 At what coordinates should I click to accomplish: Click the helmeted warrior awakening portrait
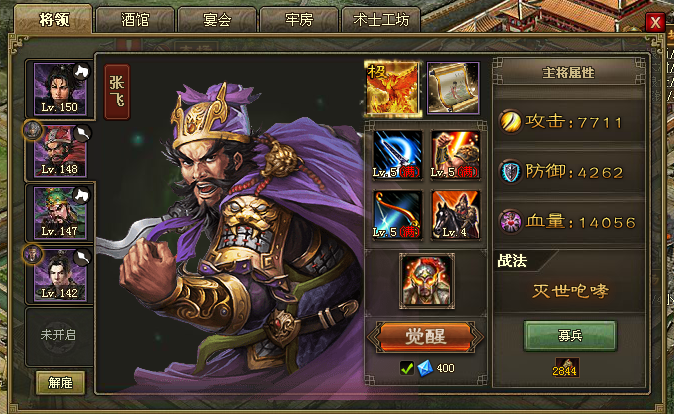click(426, 281)
